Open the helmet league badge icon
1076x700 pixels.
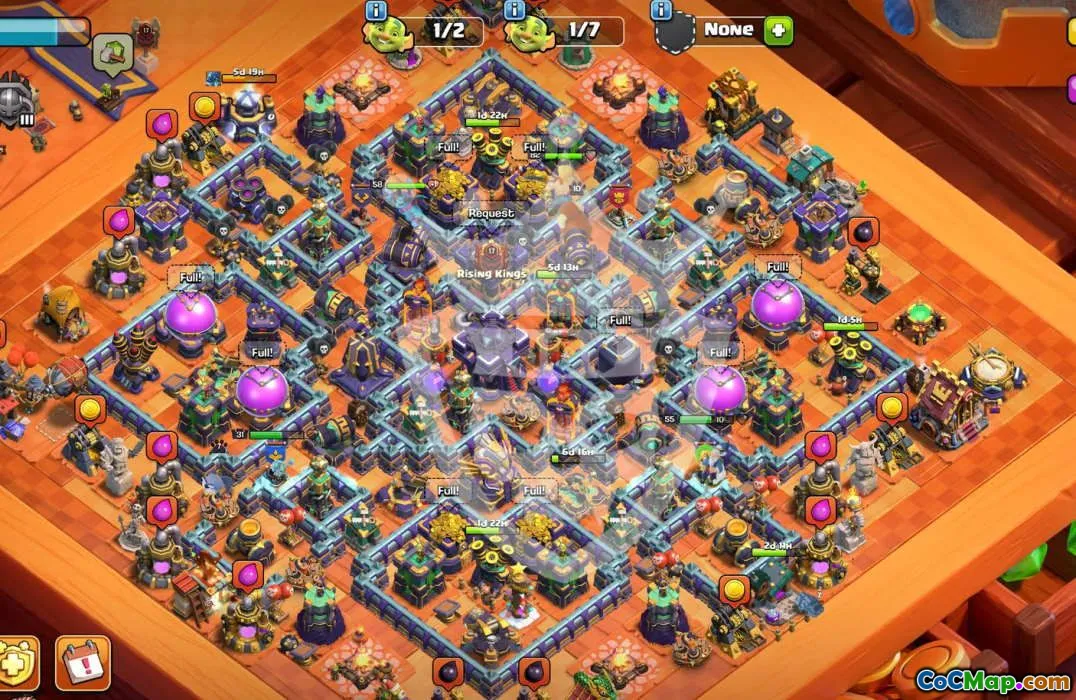click(x=15, y=102)
